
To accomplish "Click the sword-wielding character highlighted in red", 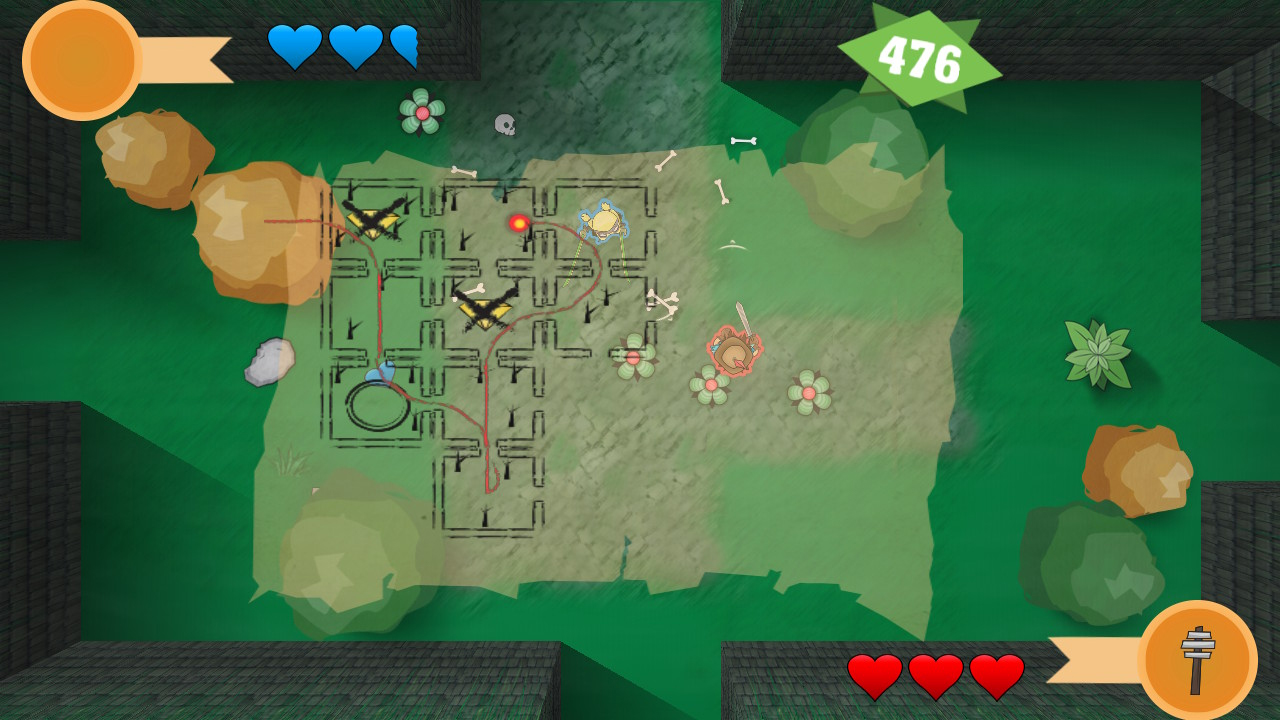I will point(733,352).
